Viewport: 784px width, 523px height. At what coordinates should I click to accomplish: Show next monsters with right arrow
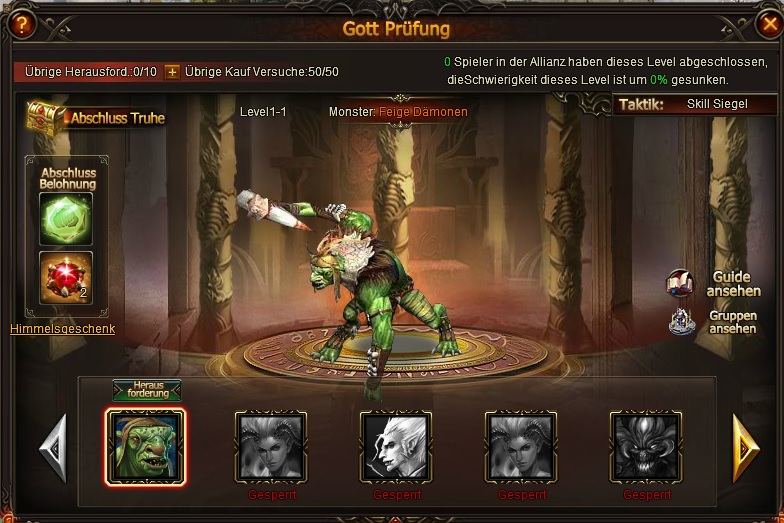(x=742, y=447)
